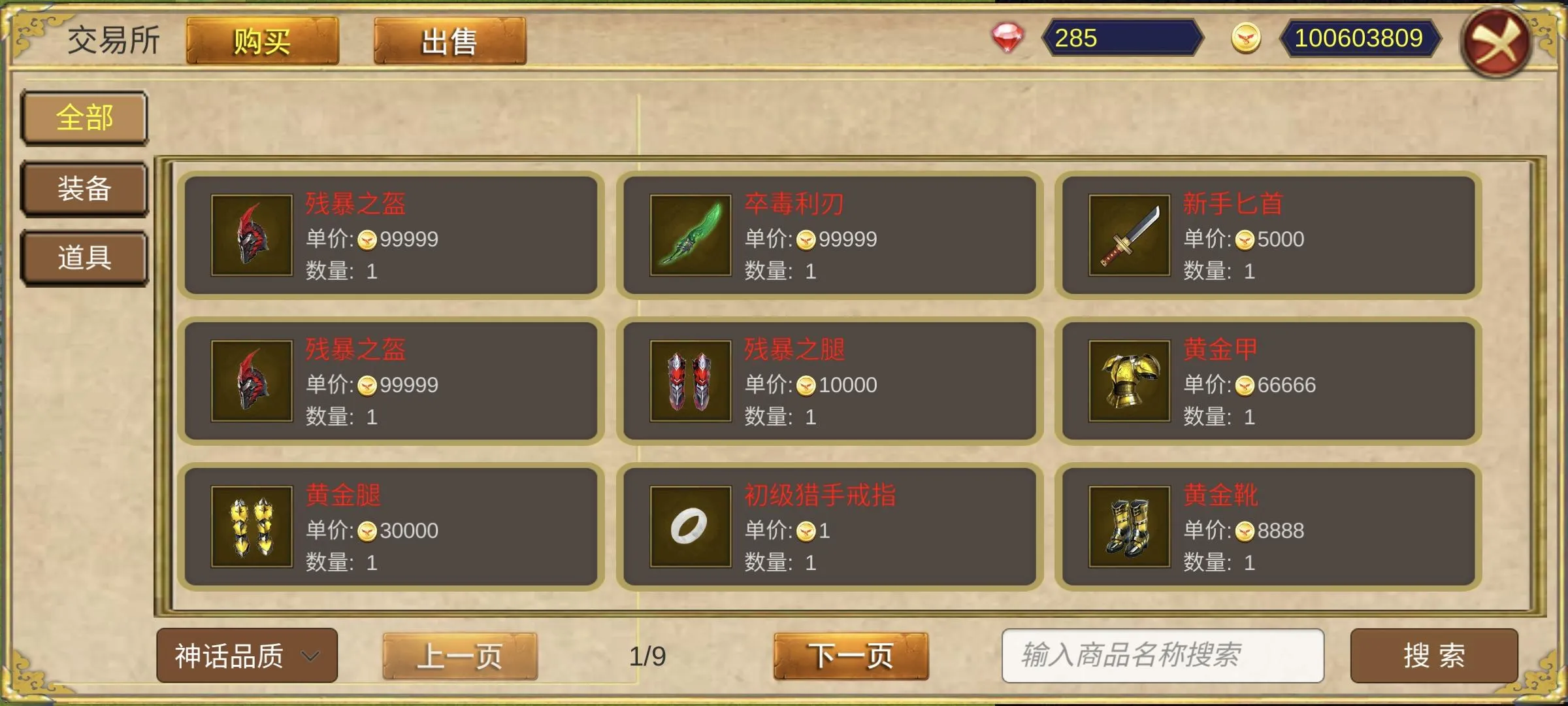Select the 装备 category filter

pos(84,188)
